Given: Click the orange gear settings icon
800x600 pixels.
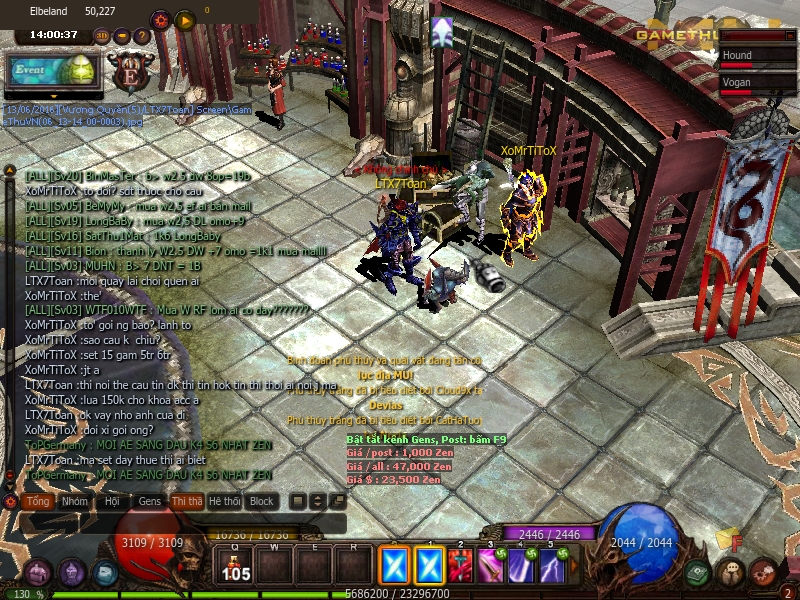Looking at the screenshot, I should point(160,19).
